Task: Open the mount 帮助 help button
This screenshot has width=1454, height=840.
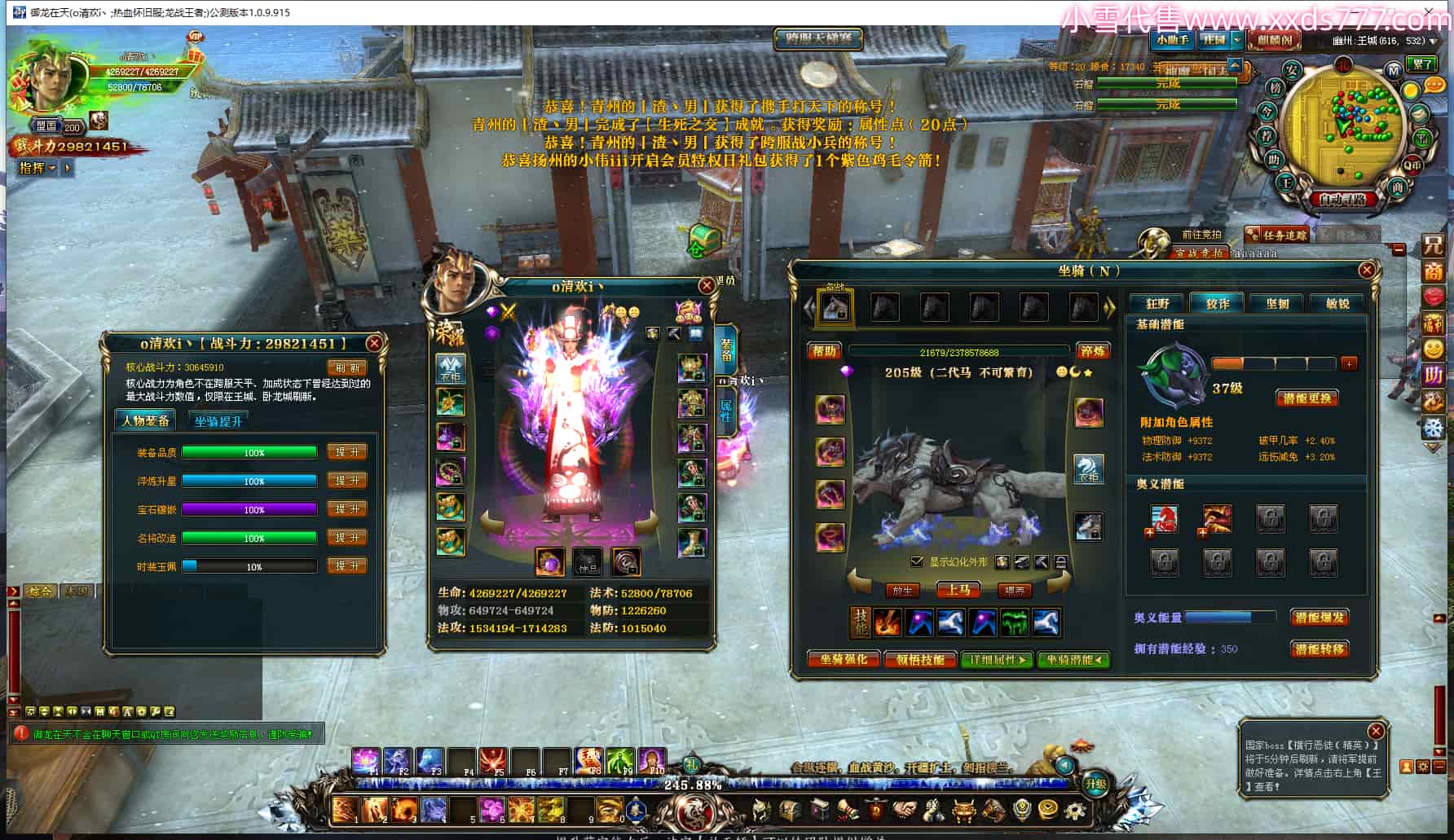Action: (x=824, y=351)
